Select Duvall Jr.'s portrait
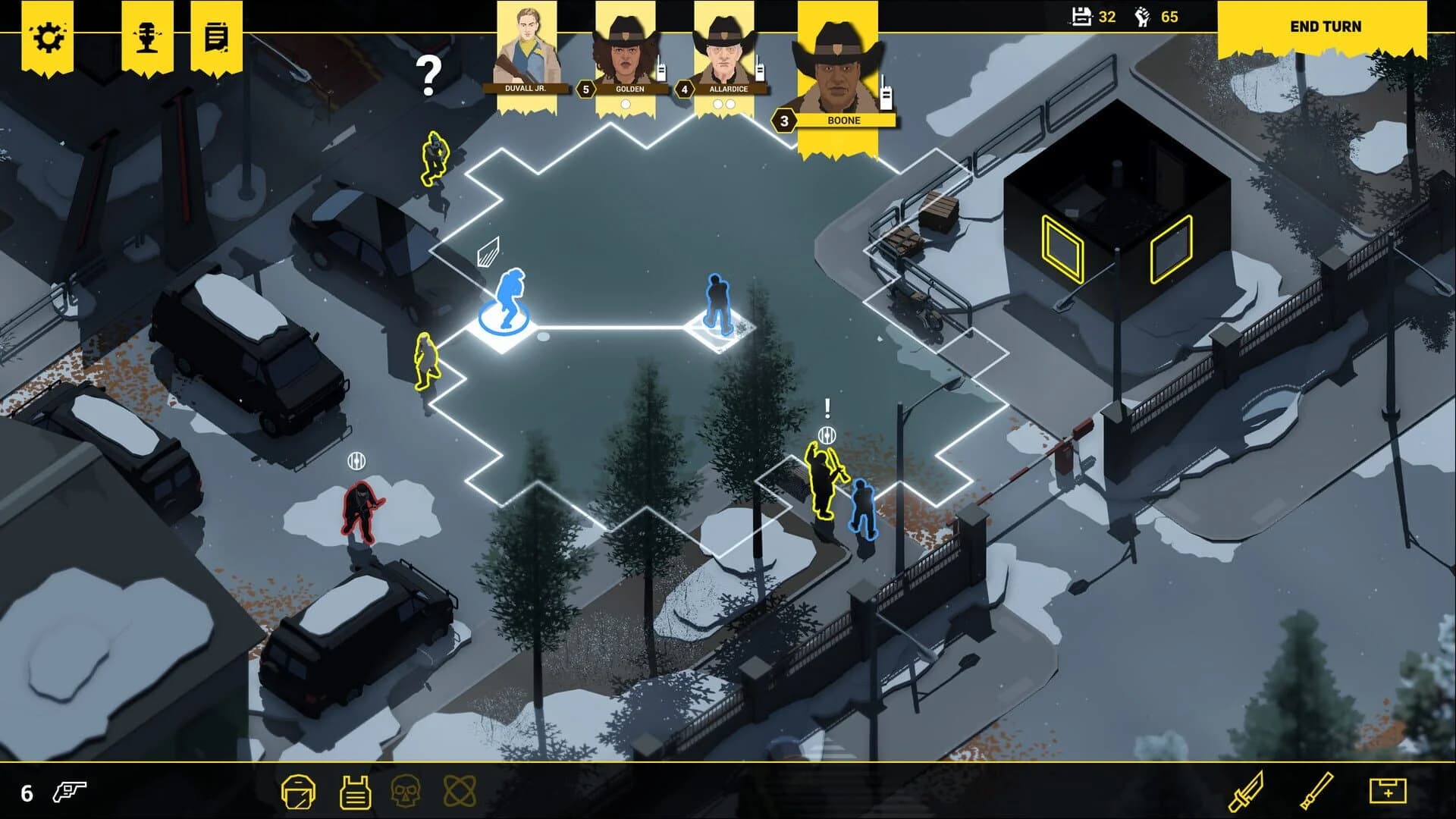Image resolution: width=1456 pixels, height=819 pixels. (529, 45)
